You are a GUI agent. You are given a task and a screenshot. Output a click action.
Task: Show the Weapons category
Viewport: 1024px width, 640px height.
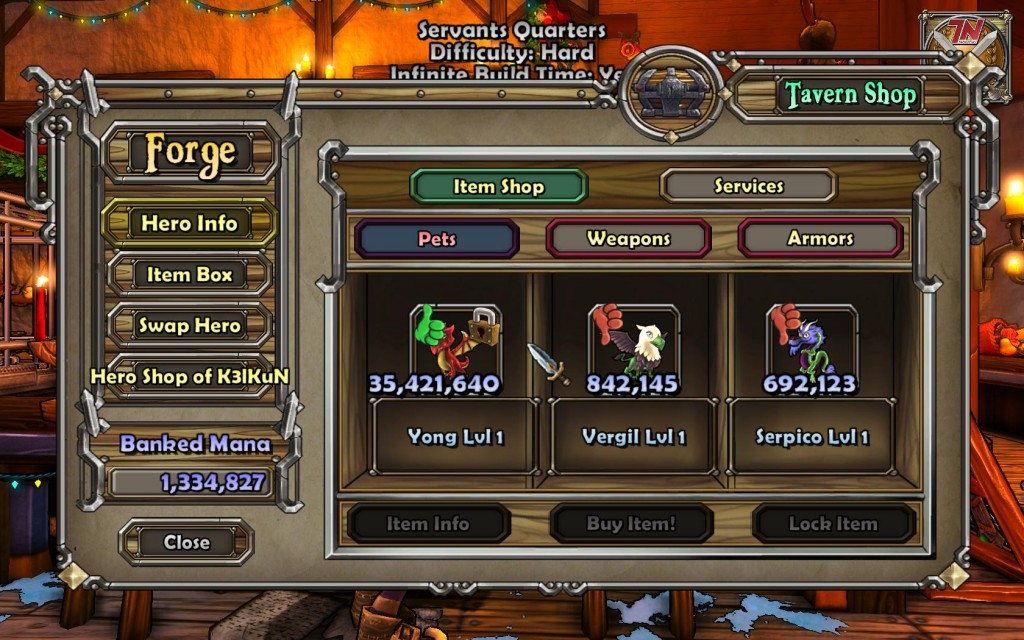click(628, 239)
